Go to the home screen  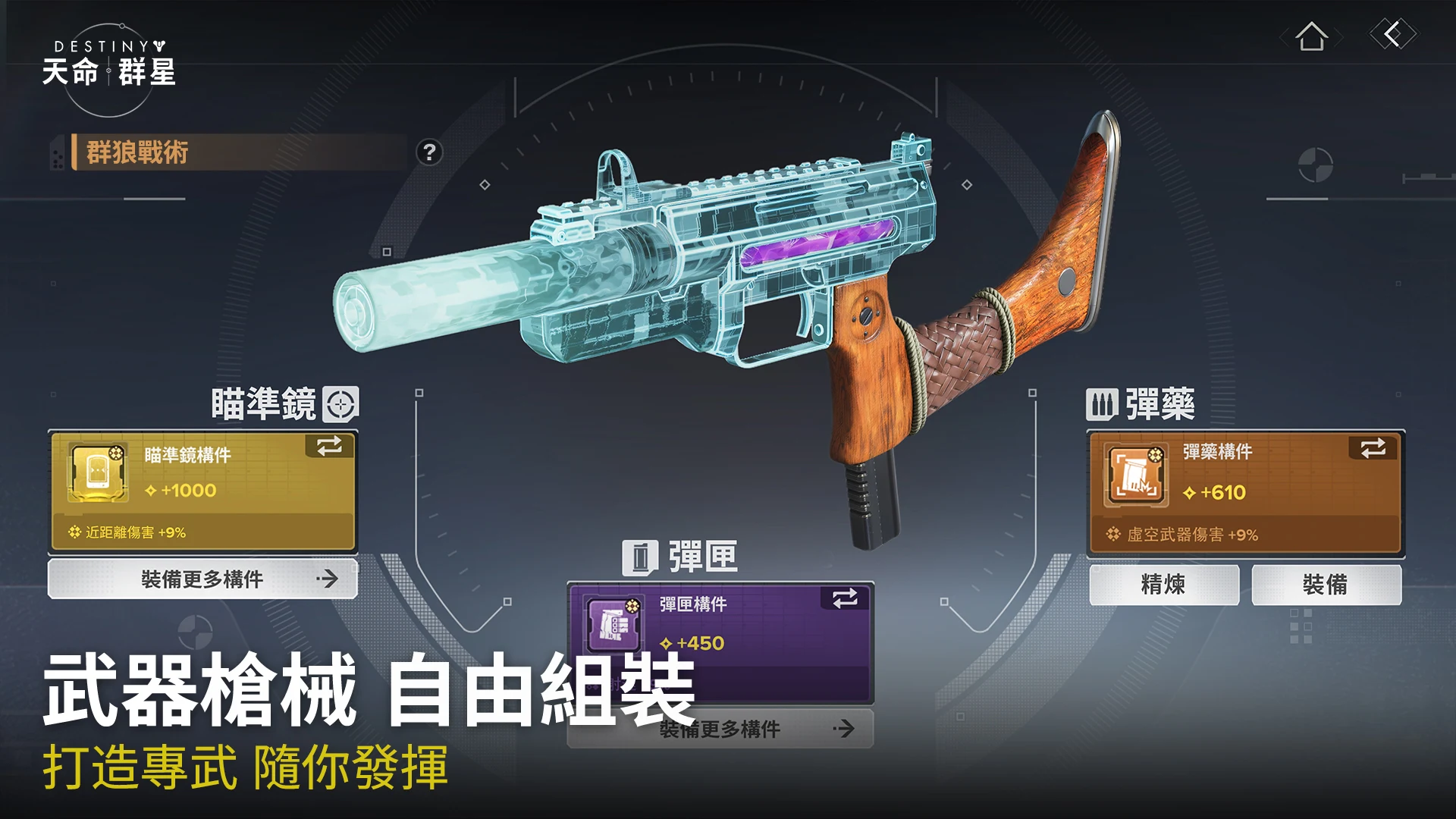click(1311, 36)
